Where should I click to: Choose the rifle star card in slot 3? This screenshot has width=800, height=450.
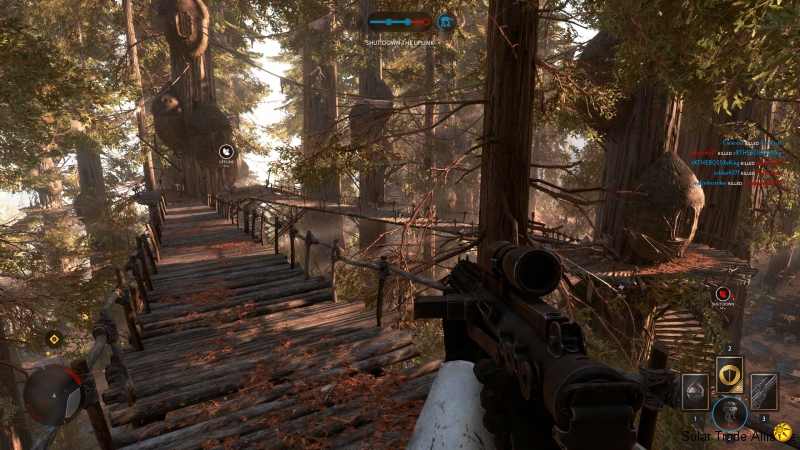tap(763, 391)
